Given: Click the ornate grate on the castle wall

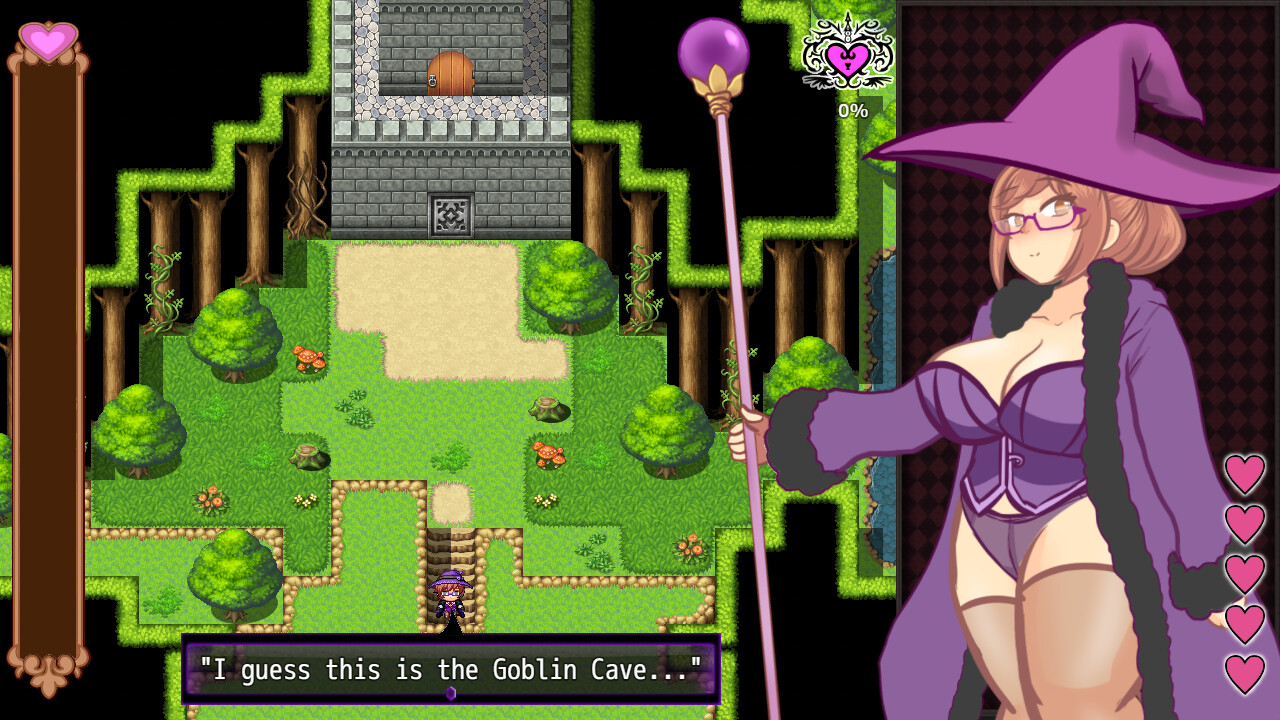Looking at the screenshot, I should pos(452,212).
